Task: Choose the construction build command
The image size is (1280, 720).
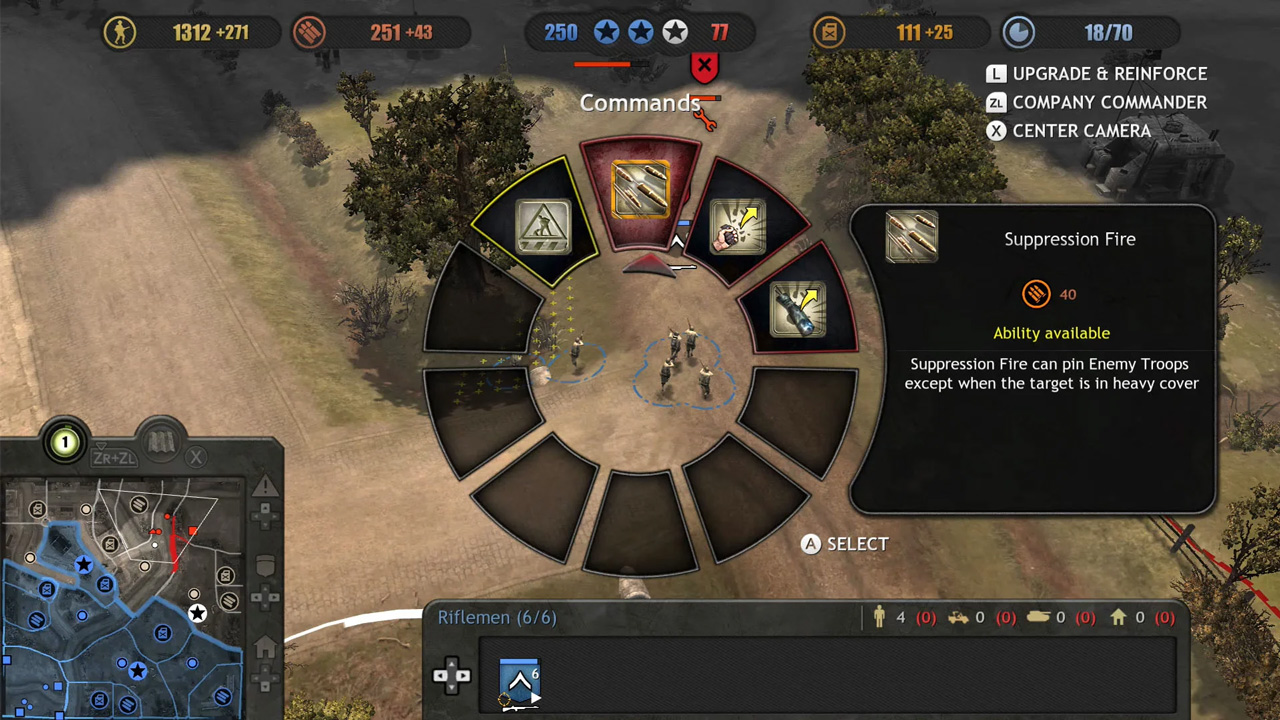Action: click(x=543, y=226)
